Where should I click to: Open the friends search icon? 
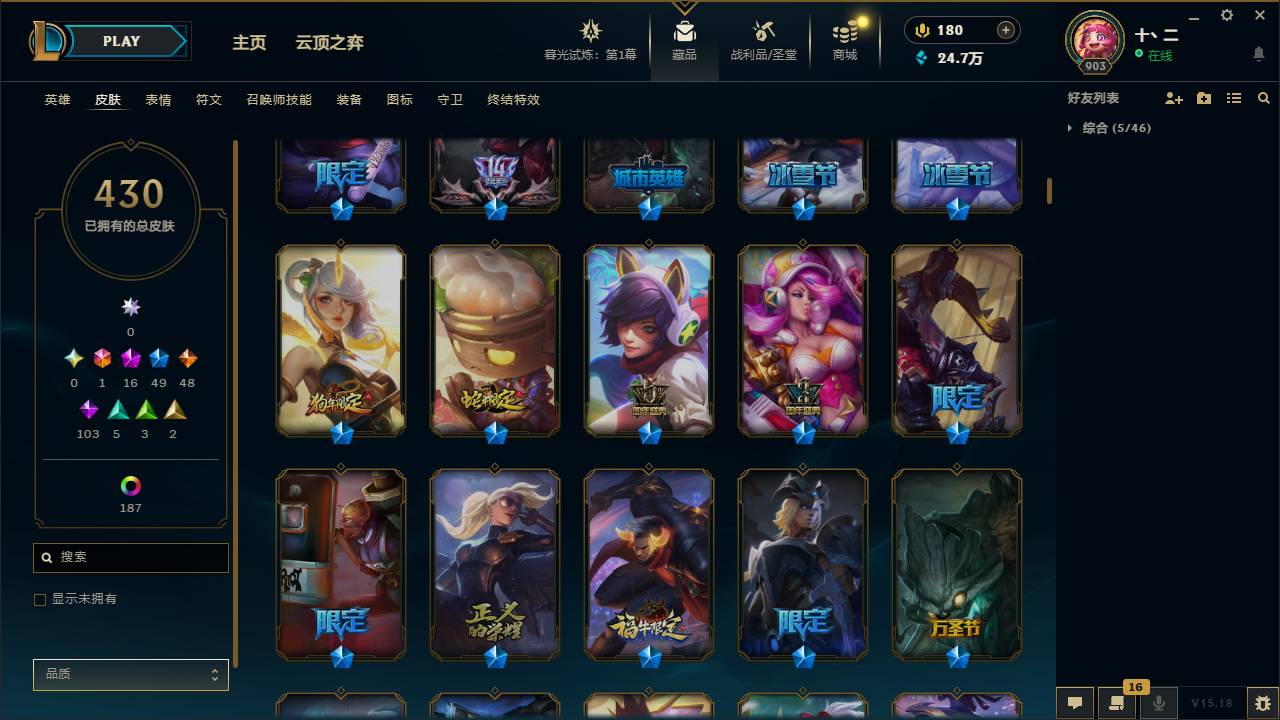coord(1264,98)
